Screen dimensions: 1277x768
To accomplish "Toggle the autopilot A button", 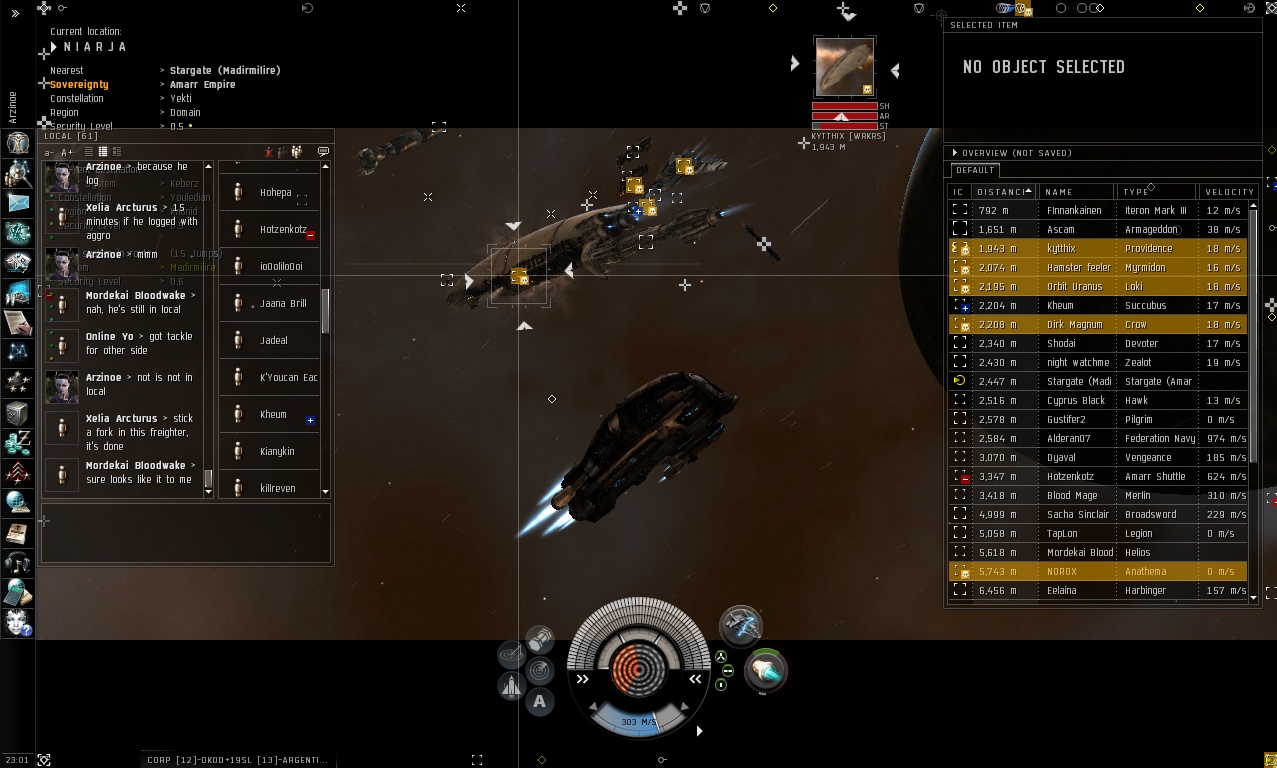I will 539,701.
